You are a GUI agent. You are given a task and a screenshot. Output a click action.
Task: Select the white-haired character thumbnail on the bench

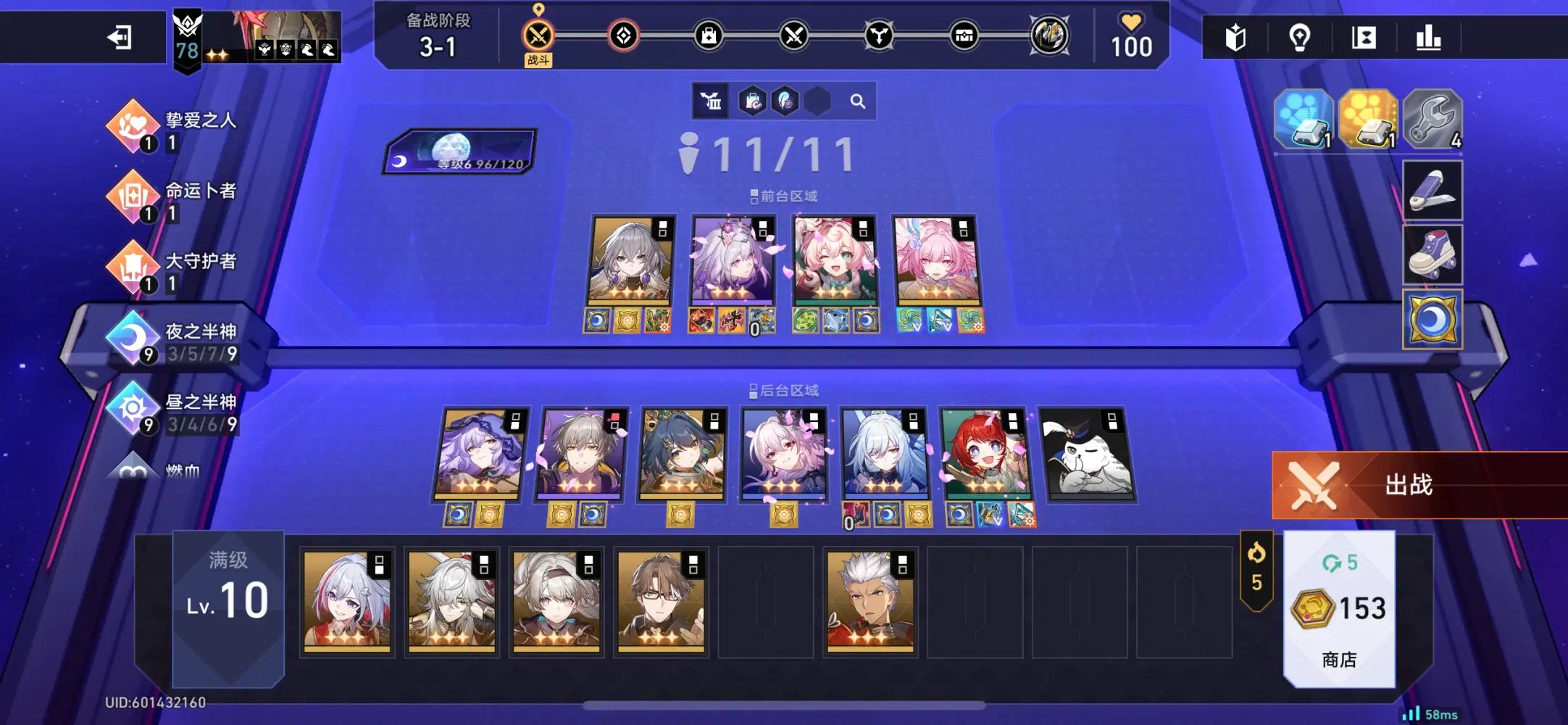click(870, 602)
